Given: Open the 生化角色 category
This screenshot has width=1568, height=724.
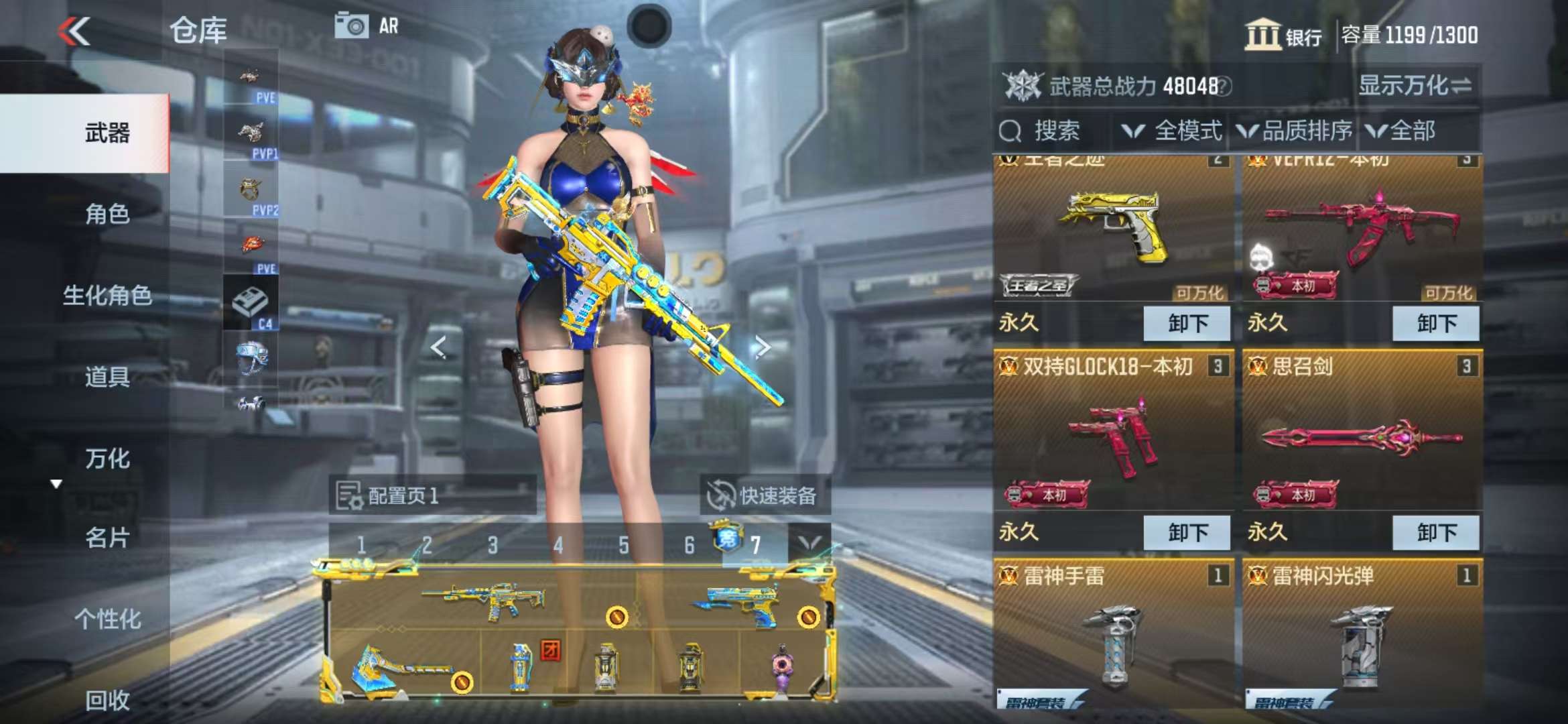Looking at the screenshot, I should (107, 296).
